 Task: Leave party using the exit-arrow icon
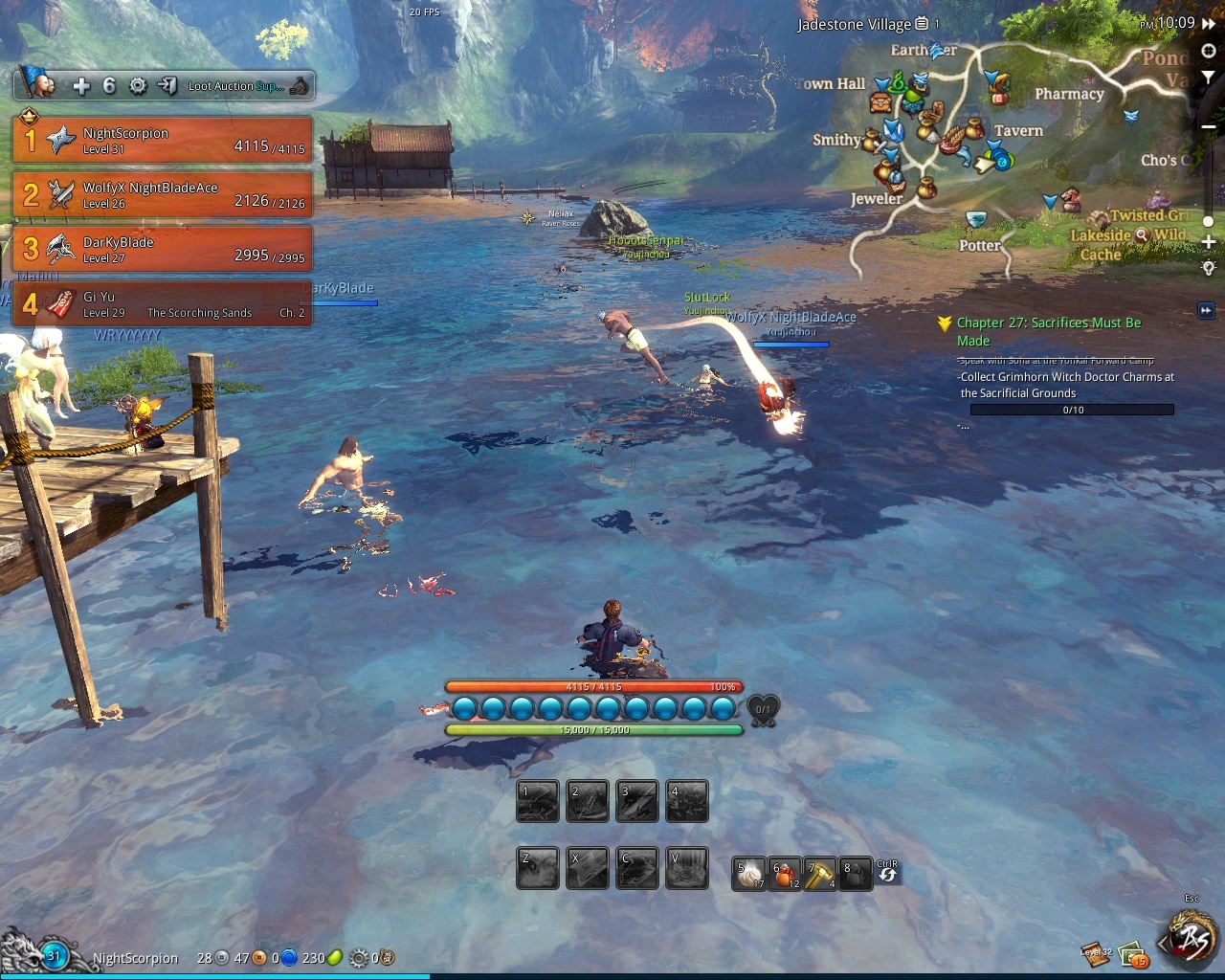[x=167, y=86]
